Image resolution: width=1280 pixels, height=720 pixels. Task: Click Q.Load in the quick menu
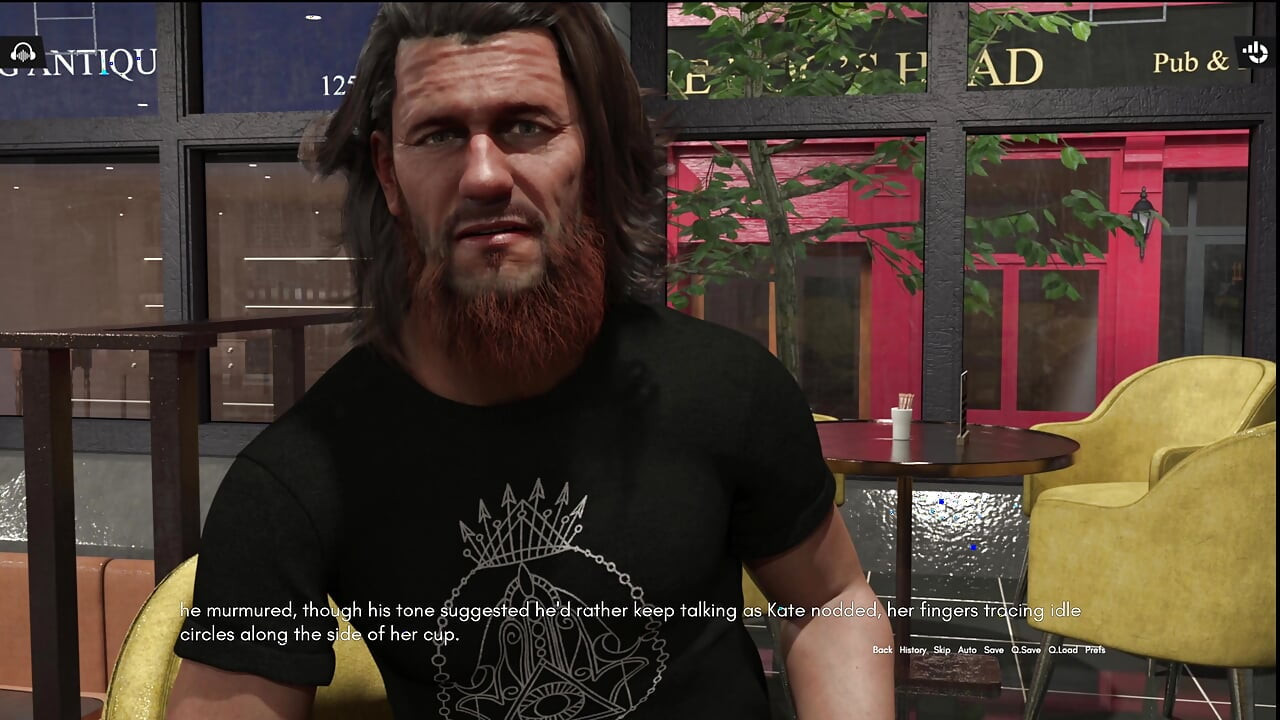1062,649
